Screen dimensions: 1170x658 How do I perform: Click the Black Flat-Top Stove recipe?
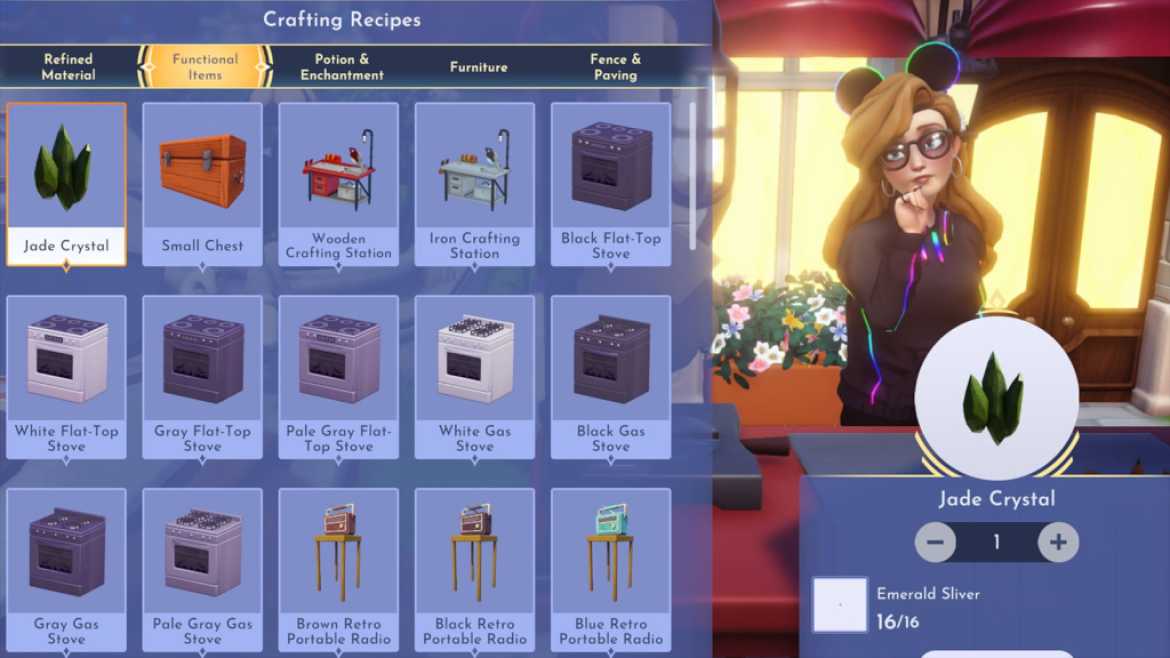pyautogui.click(x=611, y=184)
